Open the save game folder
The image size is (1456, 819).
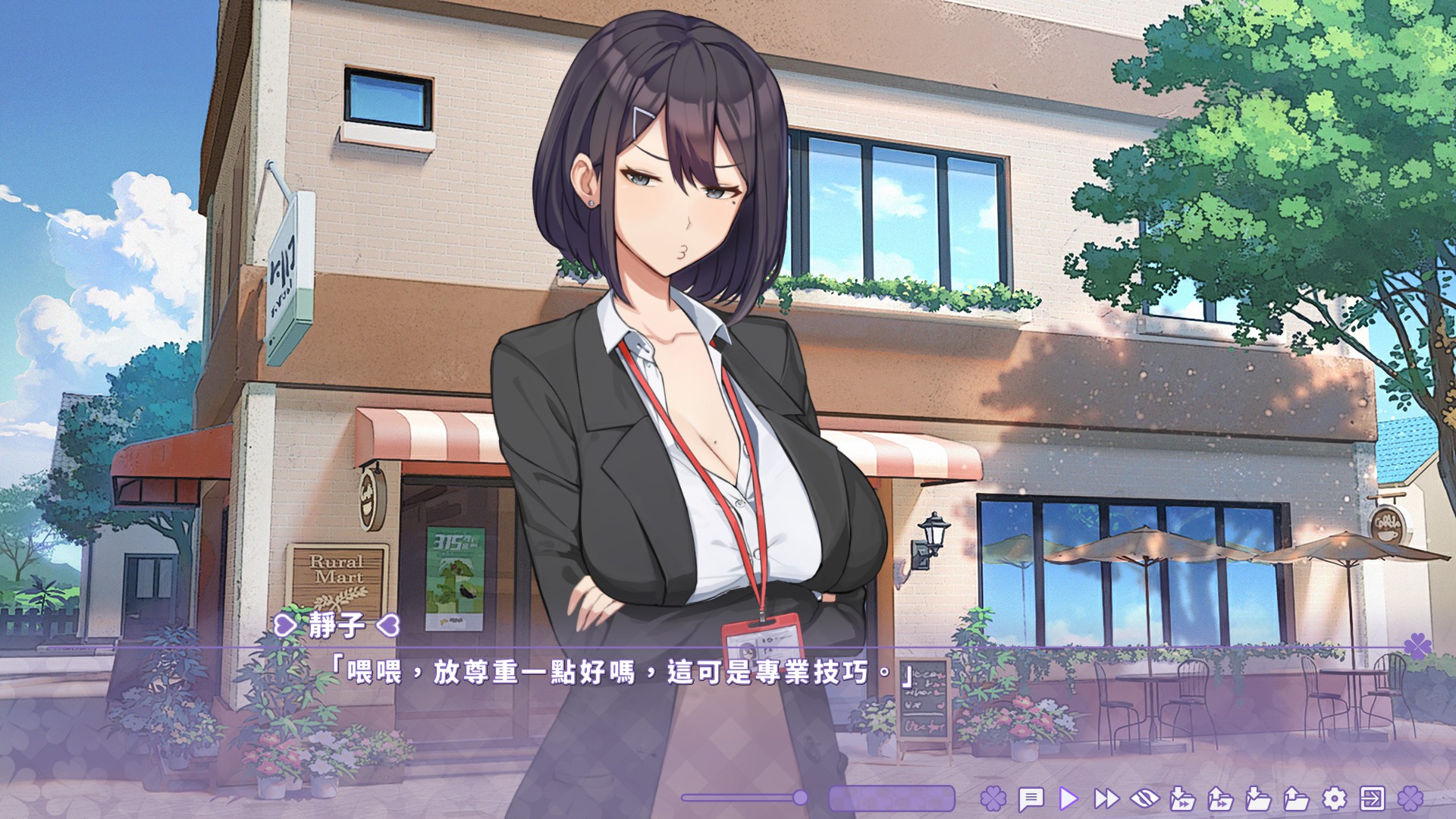point(1258,799)
